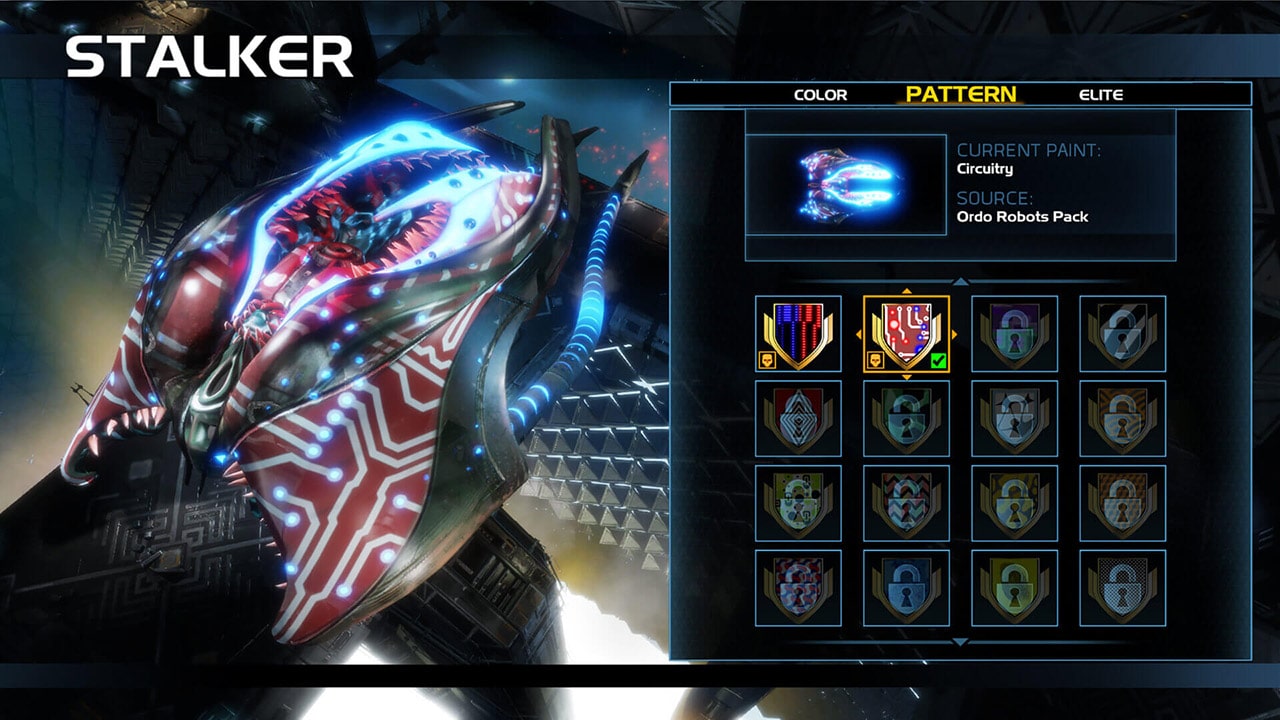Click the scroll-up arrow above the pattern grid
Image resolution: width=1280 pixels, height=720 pixels.
[x=960, y=283]
